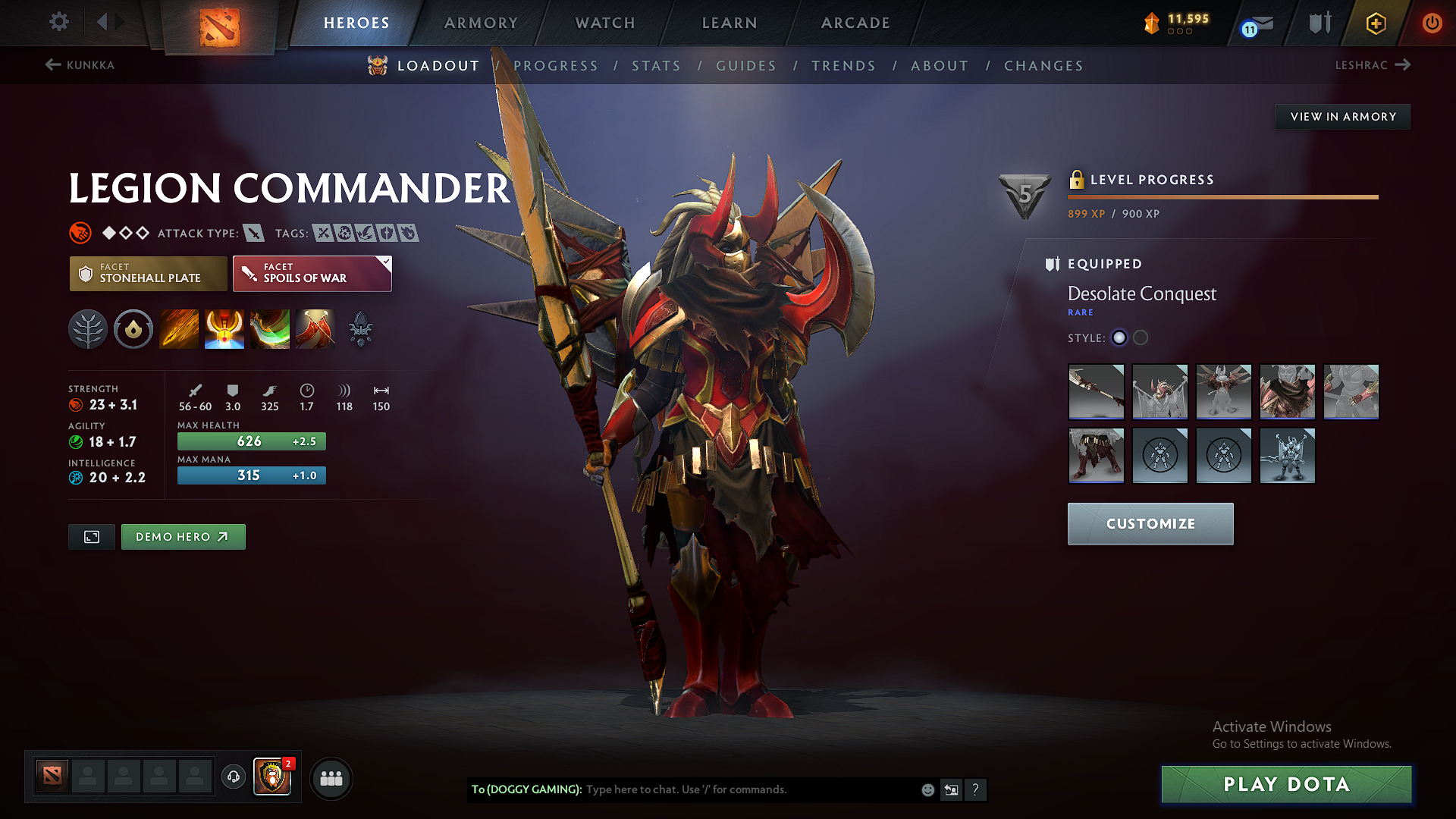Click the melee attack type icon
The width and height of the screenshot is (1456, 819).
(253, 233)
